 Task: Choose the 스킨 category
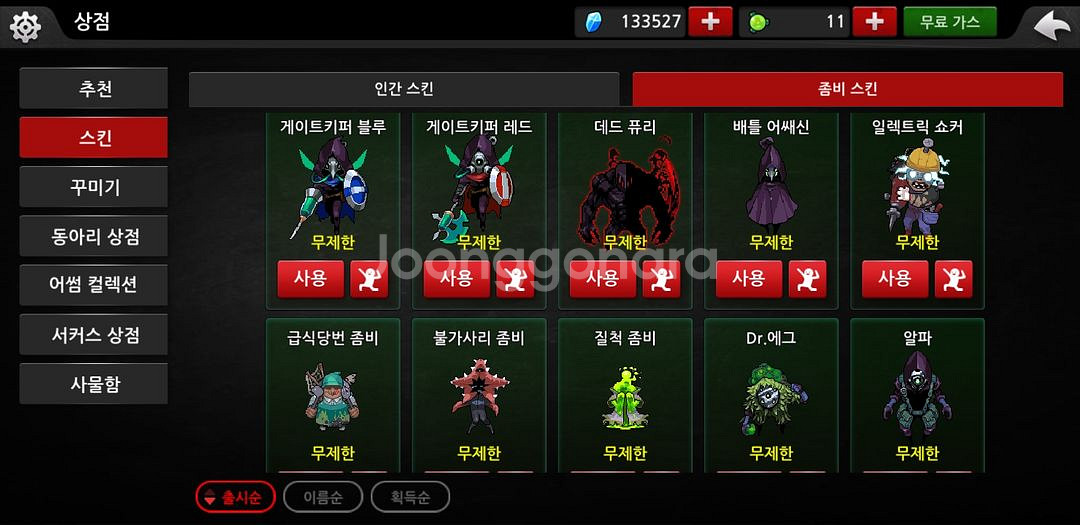pos(94,138)
